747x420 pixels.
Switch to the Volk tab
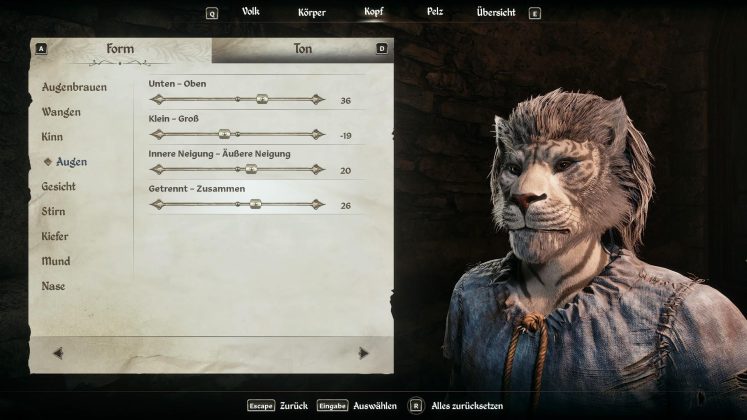coord(250,12)
